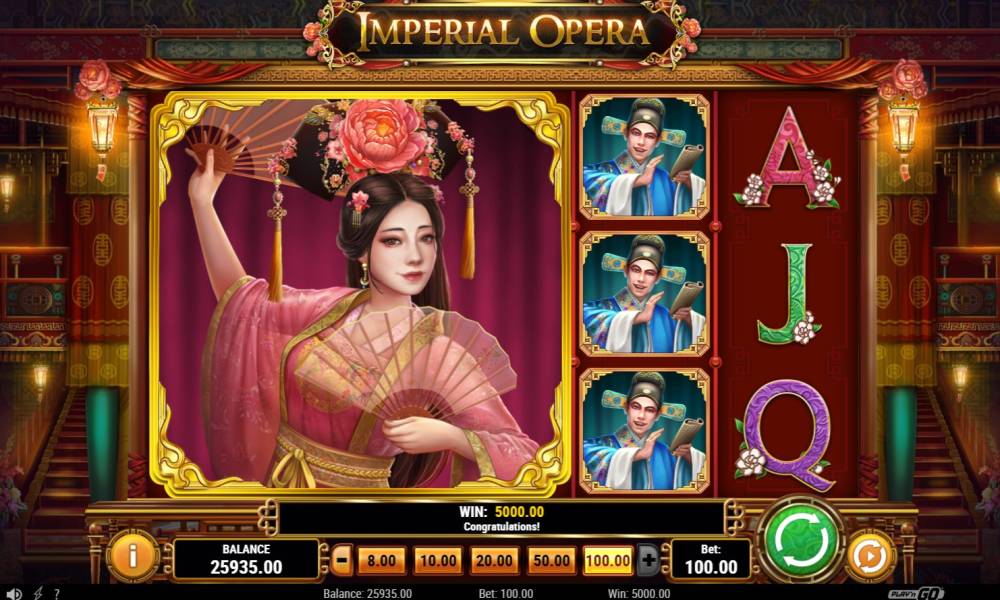
Task: Pick the 50.00 bet amount
Action: click(x=552, y=560)
